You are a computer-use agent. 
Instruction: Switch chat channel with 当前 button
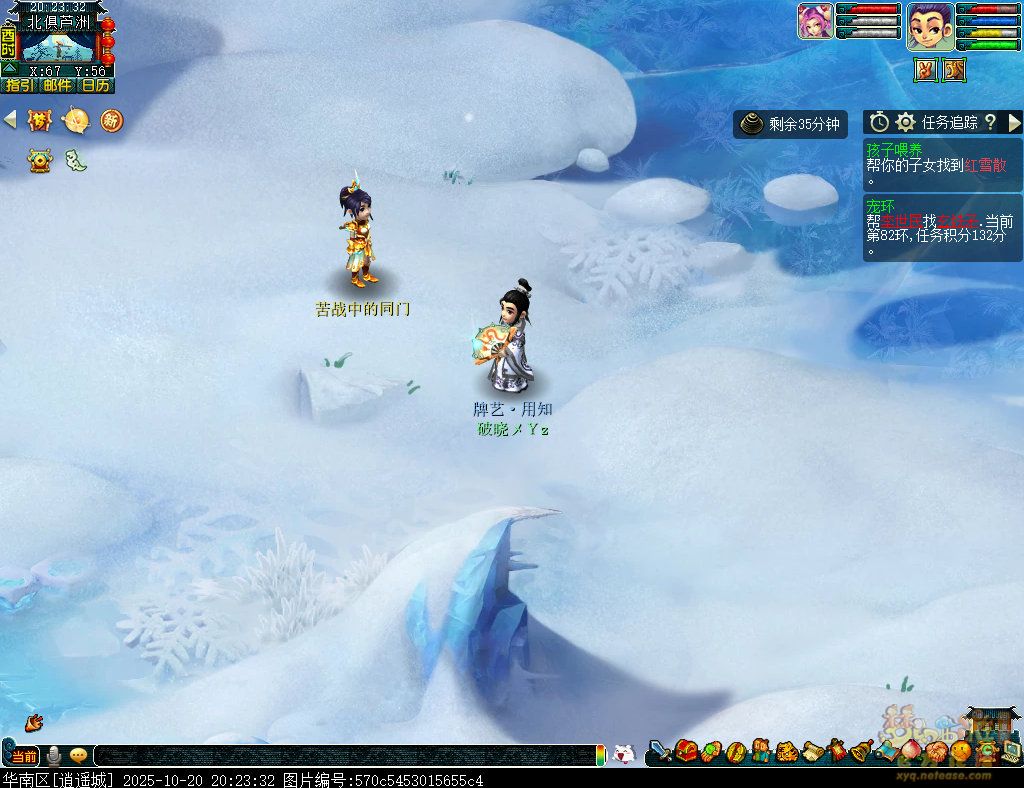click(x=25, y=756)
